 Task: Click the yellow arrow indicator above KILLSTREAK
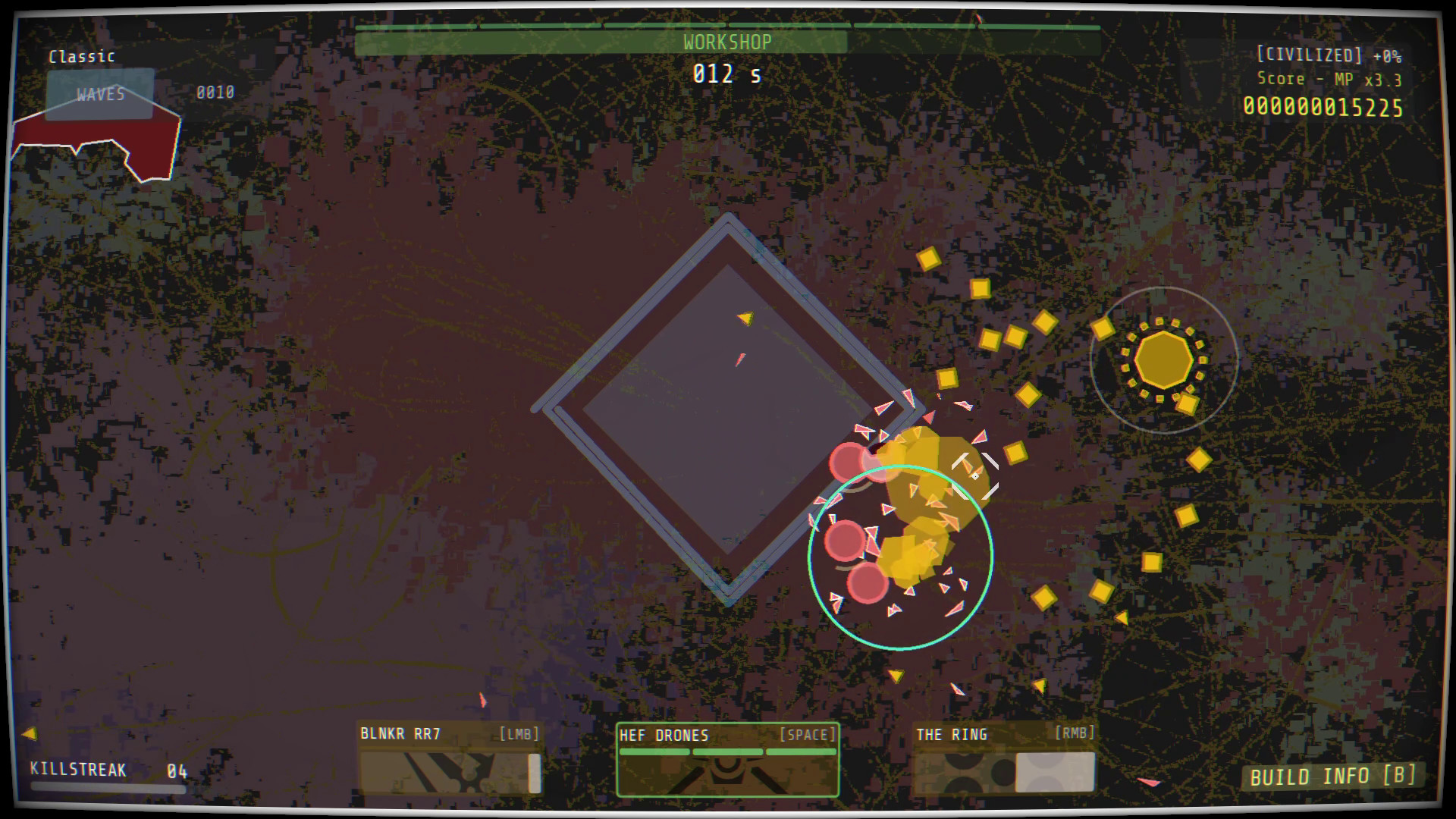30,733
